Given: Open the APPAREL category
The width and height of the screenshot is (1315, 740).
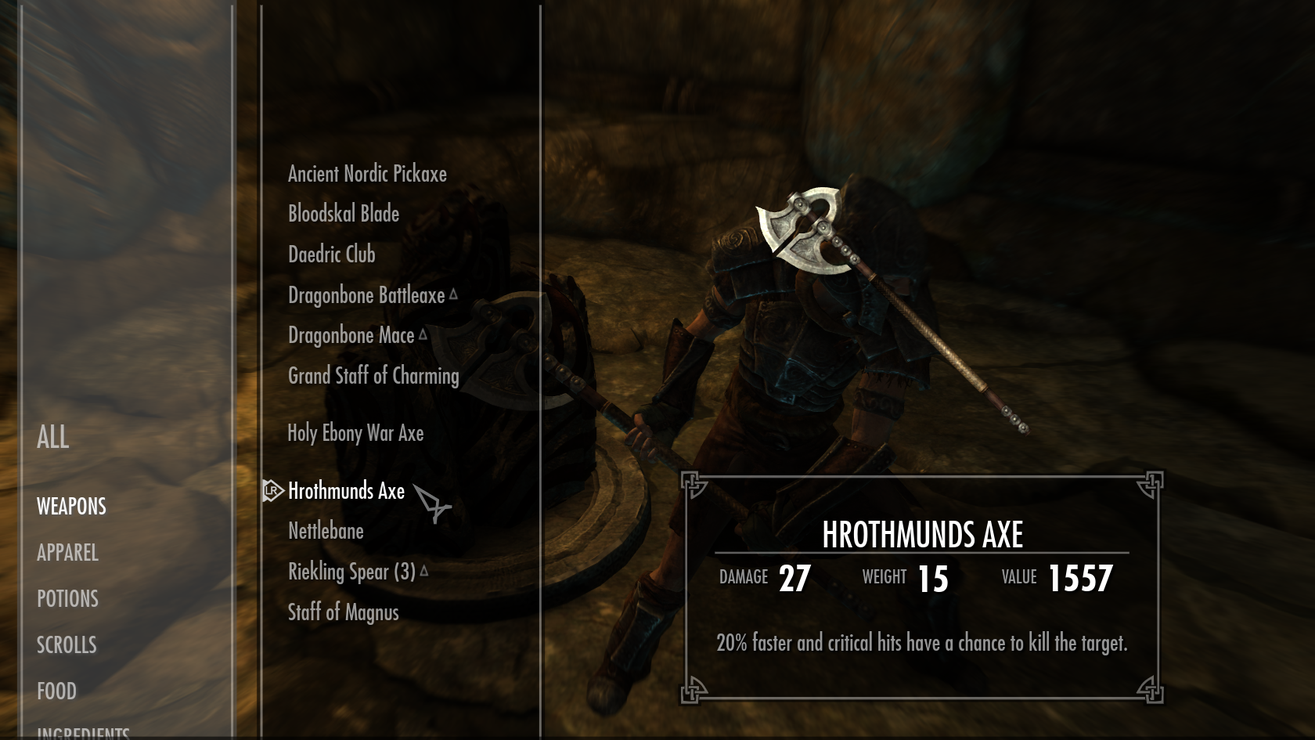Looking at the screenshot, I should click(x=67, y=552).
